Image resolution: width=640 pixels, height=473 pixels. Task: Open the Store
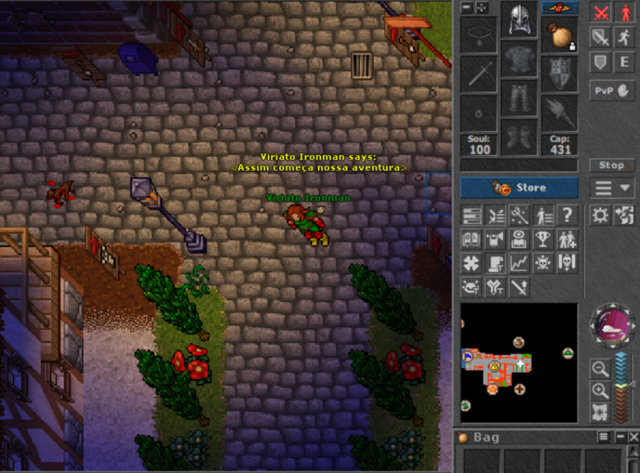click(519, 187)
